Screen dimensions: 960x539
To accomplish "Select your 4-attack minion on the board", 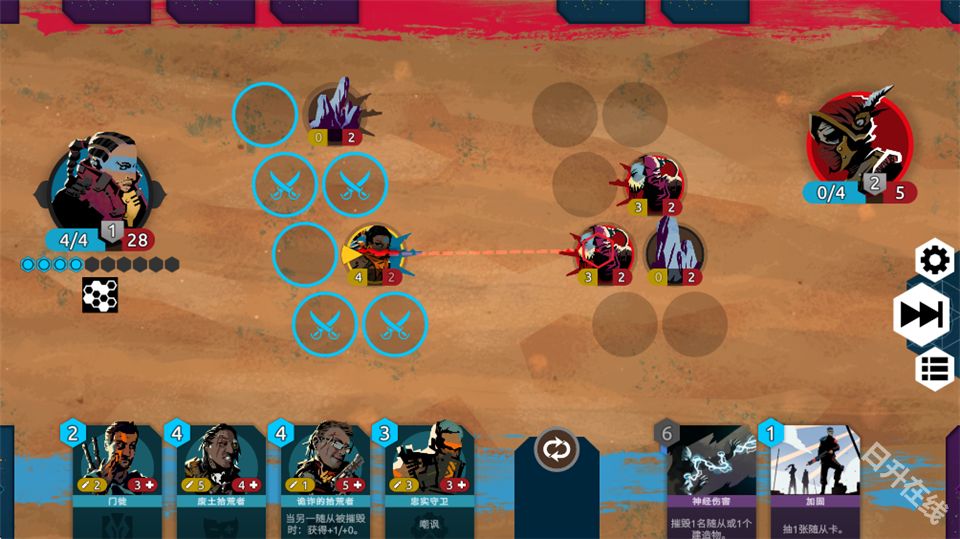I will pos(373,251).
